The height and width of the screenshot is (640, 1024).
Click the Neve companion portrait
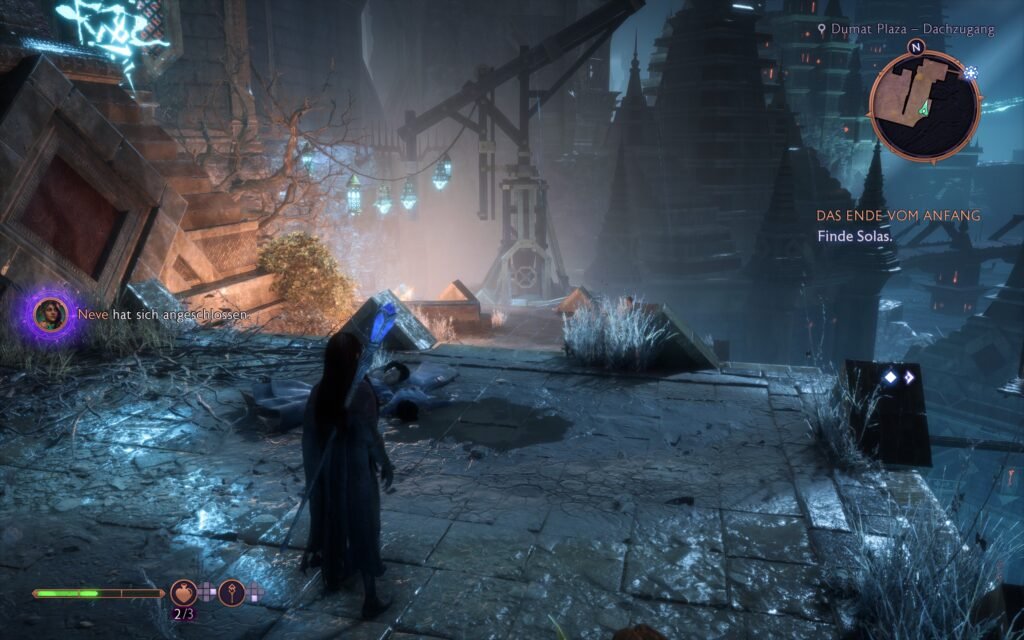click(51, 314)
